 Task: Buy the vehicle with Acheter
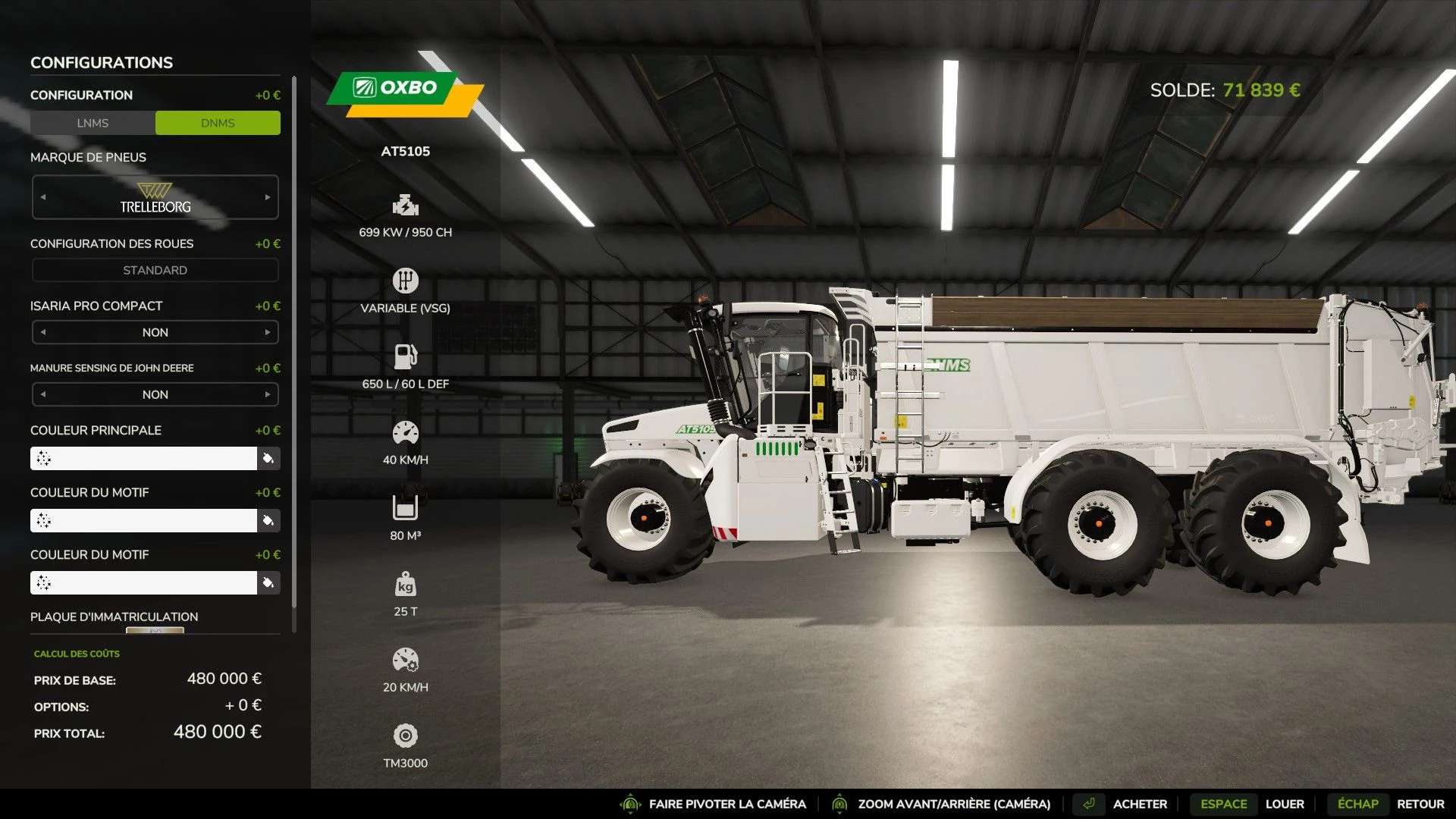1139,804
